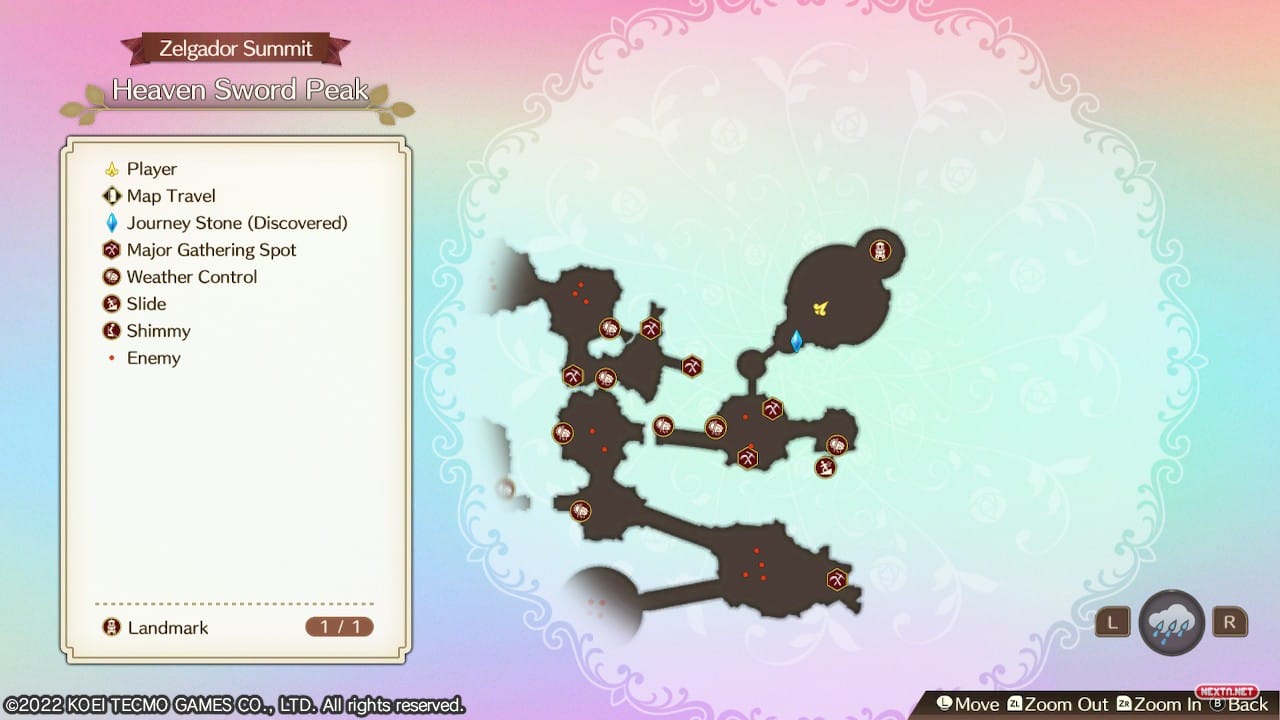The height and width of the screenshot is (720, 1280).
Task: Click the rain cloud weather icon
Action: coord(1171,622)
